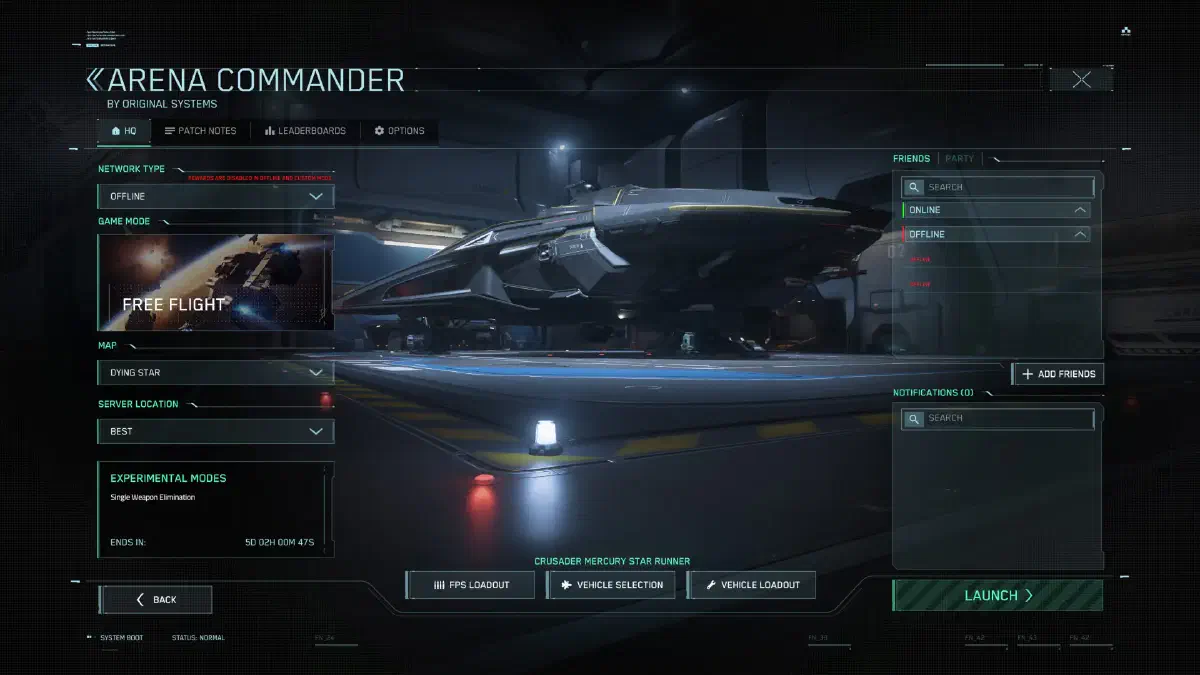
Task: Collapse the Online friends section
Action: coord(1080,210)
